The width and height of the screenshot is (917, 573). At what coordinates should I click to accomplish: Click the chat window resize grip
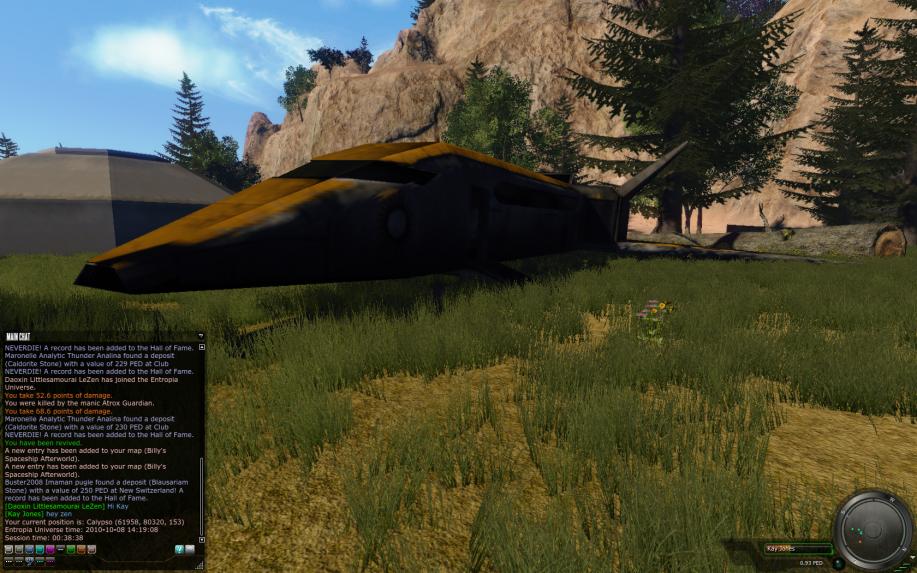tap(200, 566)
